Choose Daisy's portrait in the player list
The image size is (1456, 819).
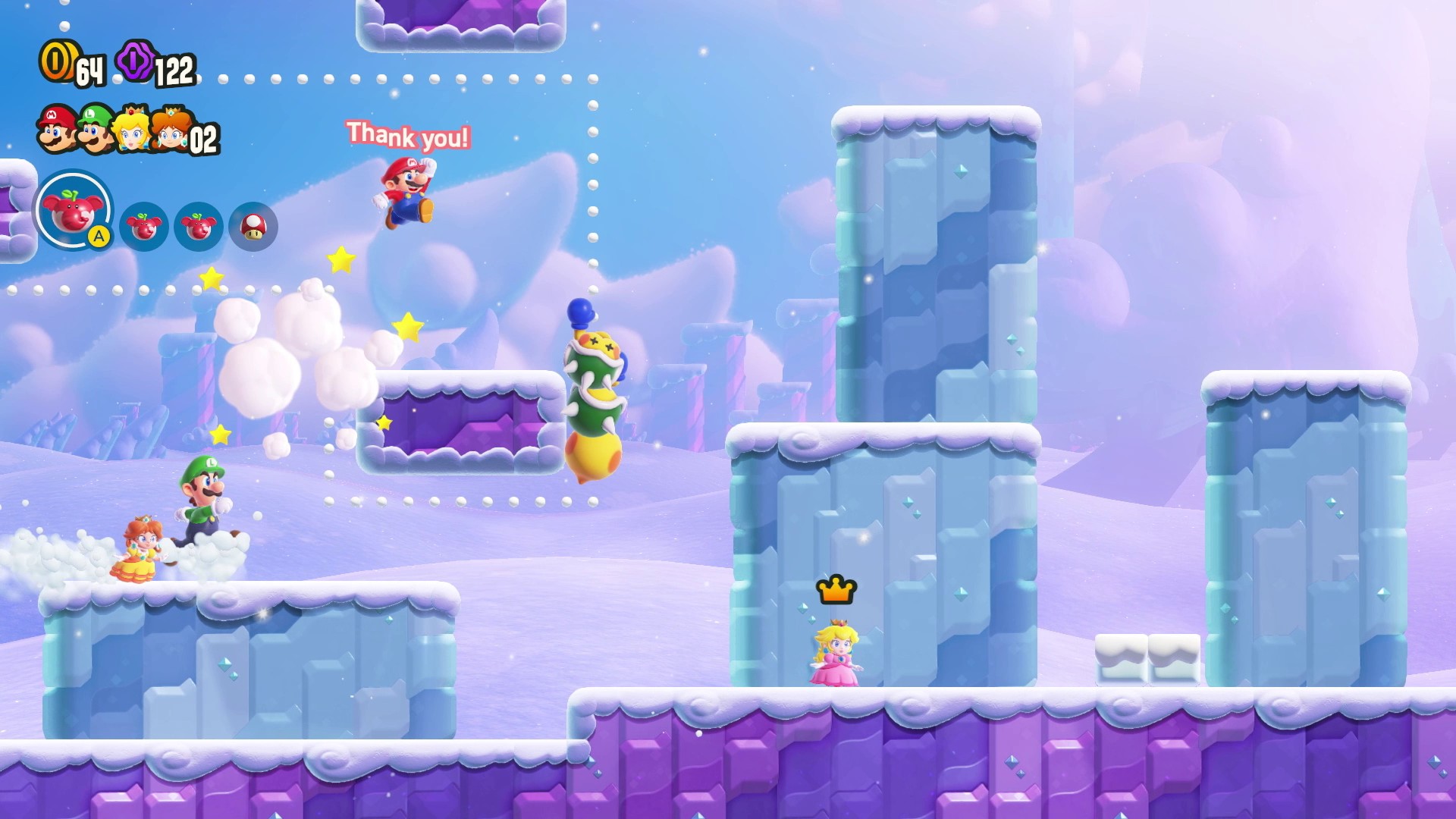pos(170,129)
